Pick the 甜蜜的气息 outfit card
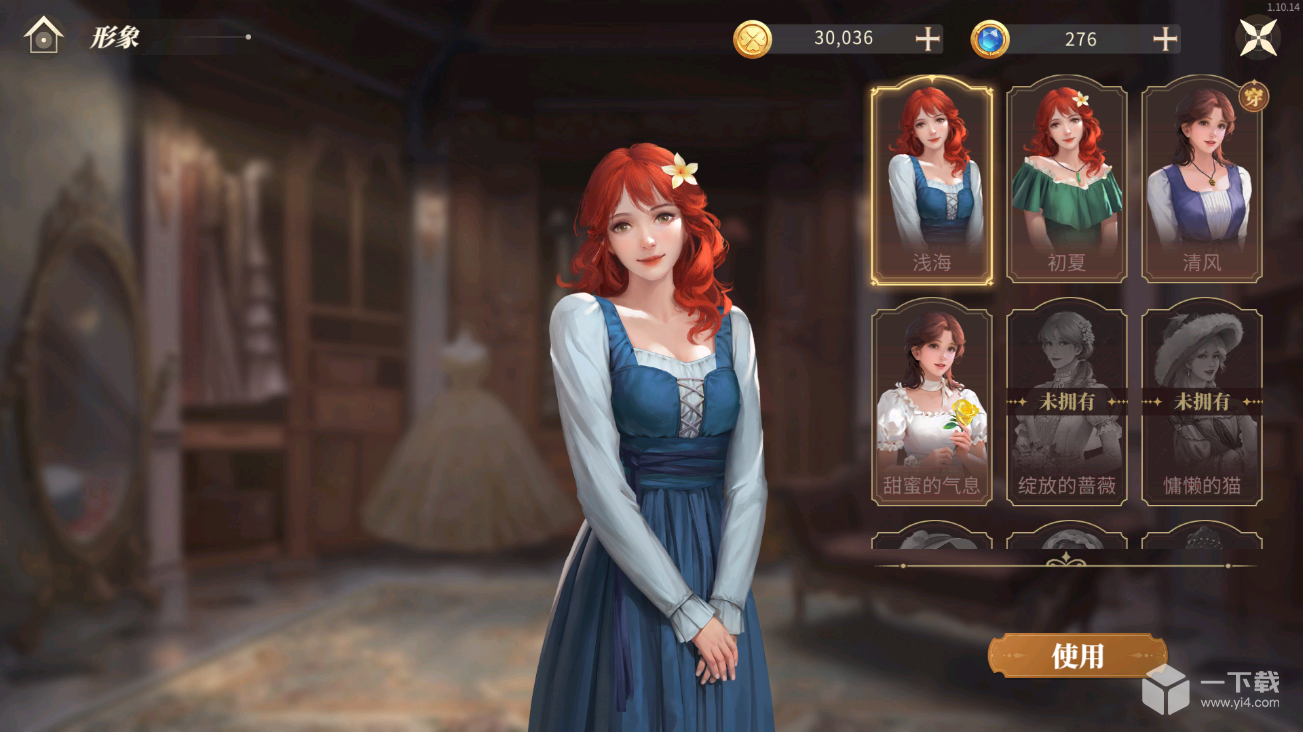This screenshot has height=732, width=1303. tap(931, 403)
